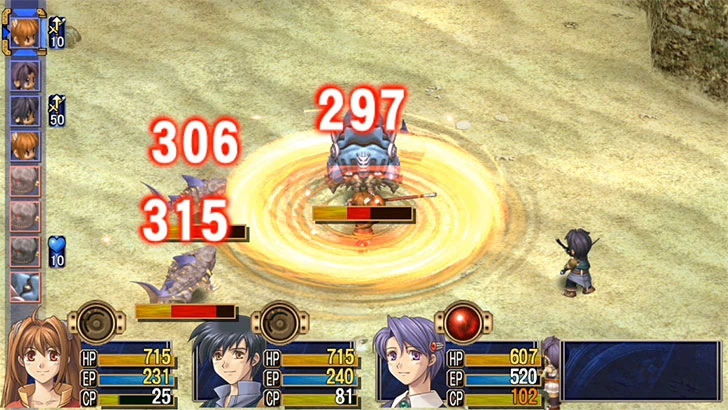Click the blue heart turn bonus icon

pyautogui.click(x=56, y=251)
